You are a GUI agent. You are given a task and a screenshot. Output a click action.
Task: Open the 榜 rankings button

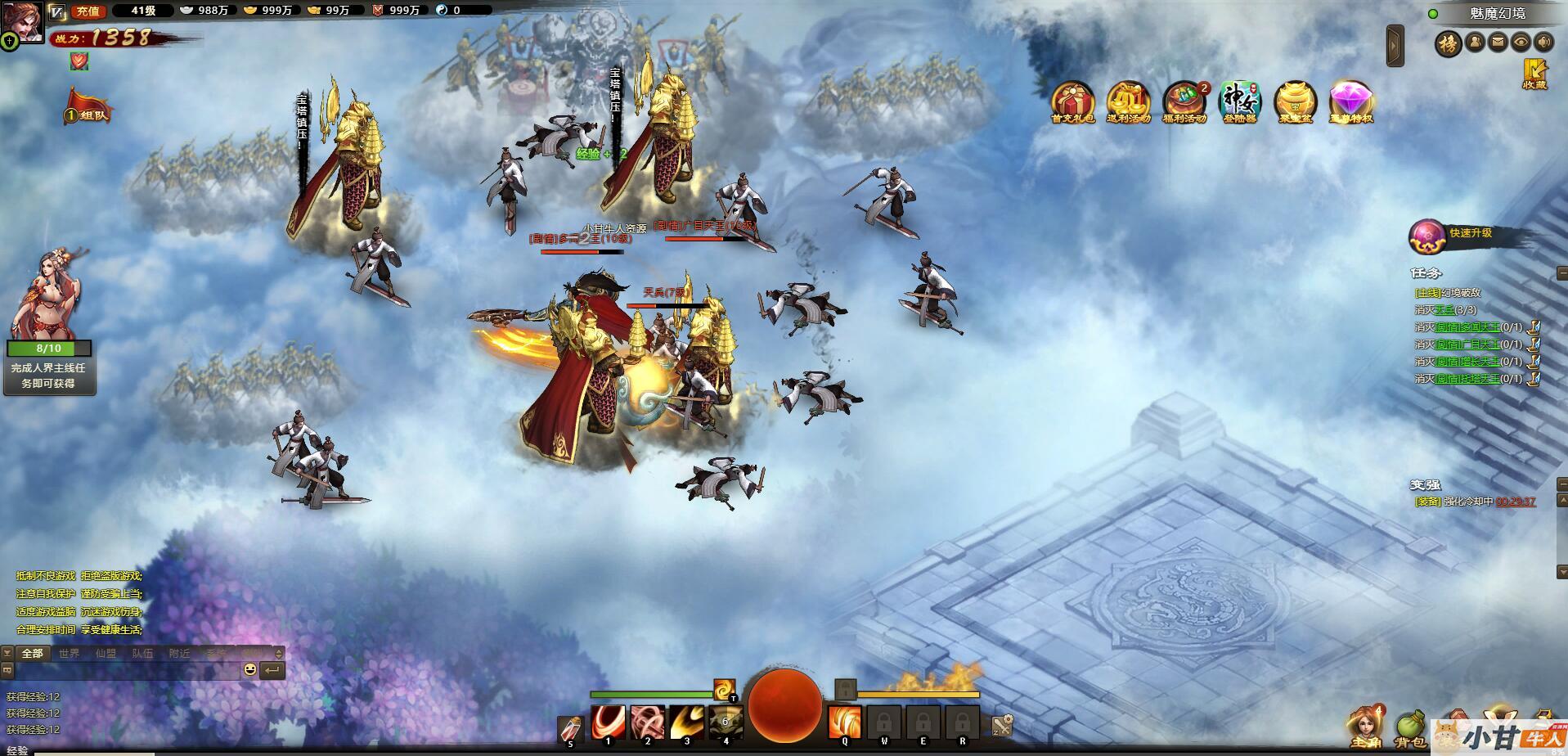(1448, 43)
